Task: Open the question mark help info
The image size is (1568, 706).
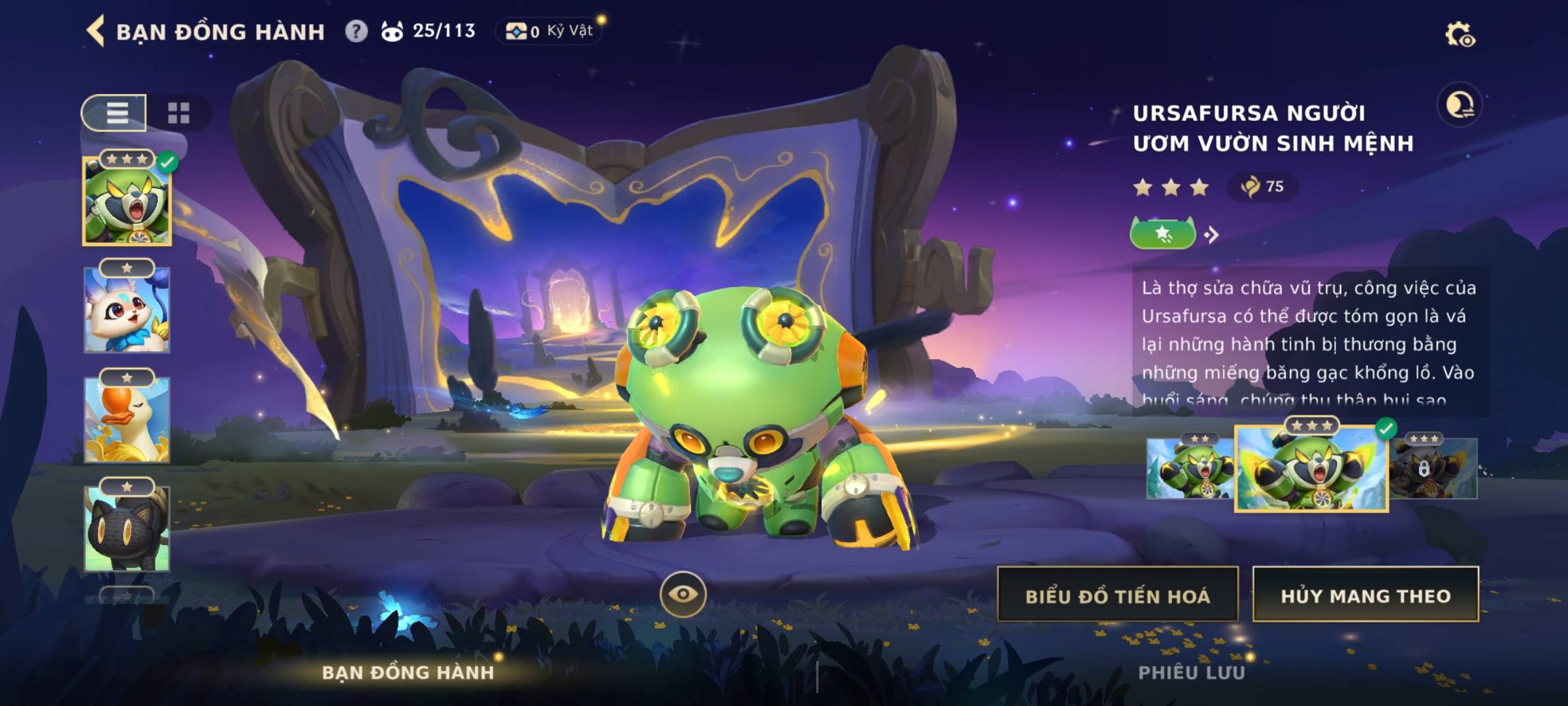Action: pyautogui.click(x=356, y=31)
